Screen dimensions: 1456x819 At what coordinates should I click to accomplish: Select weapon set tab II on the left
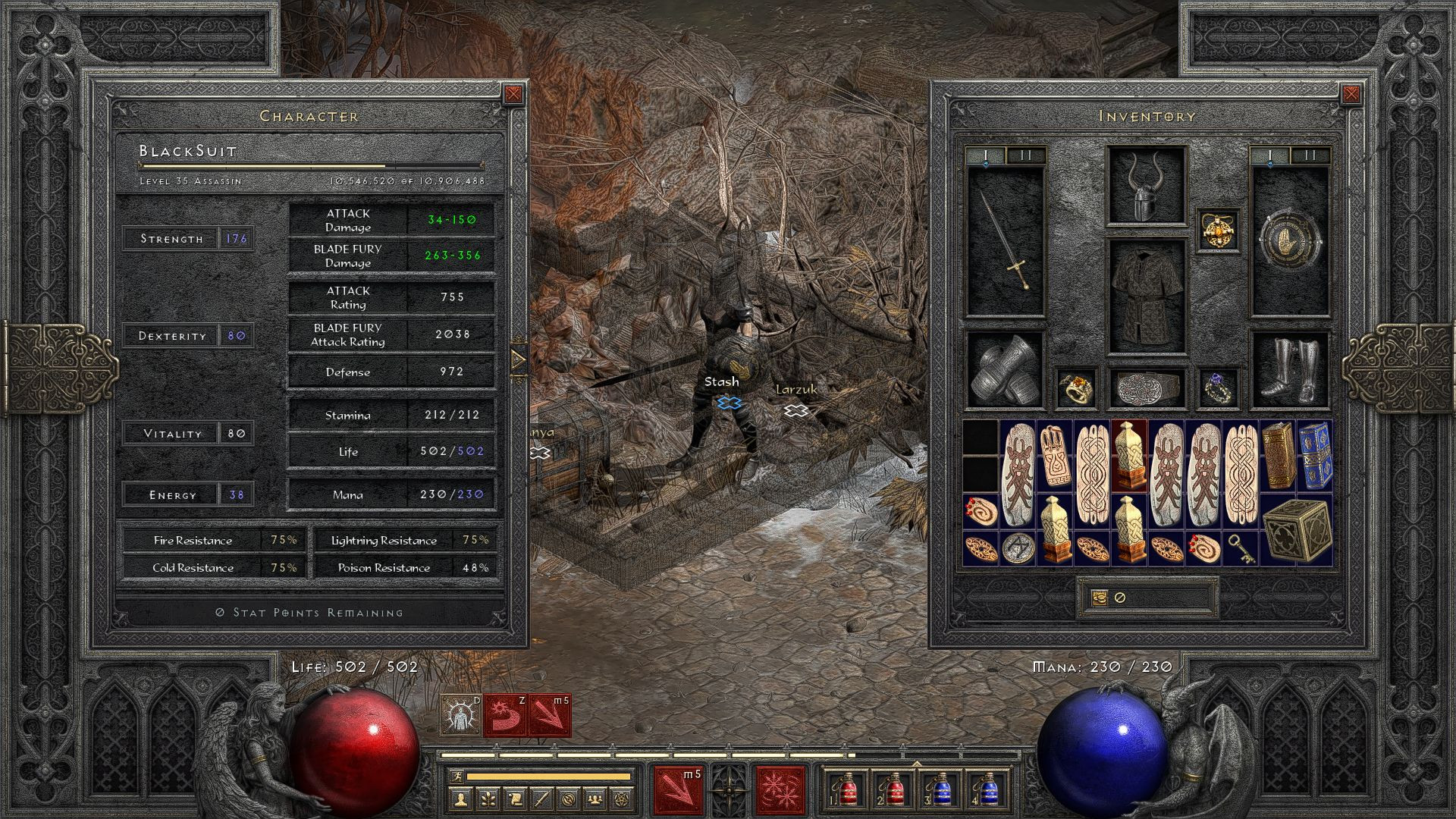click(1025, 154)
